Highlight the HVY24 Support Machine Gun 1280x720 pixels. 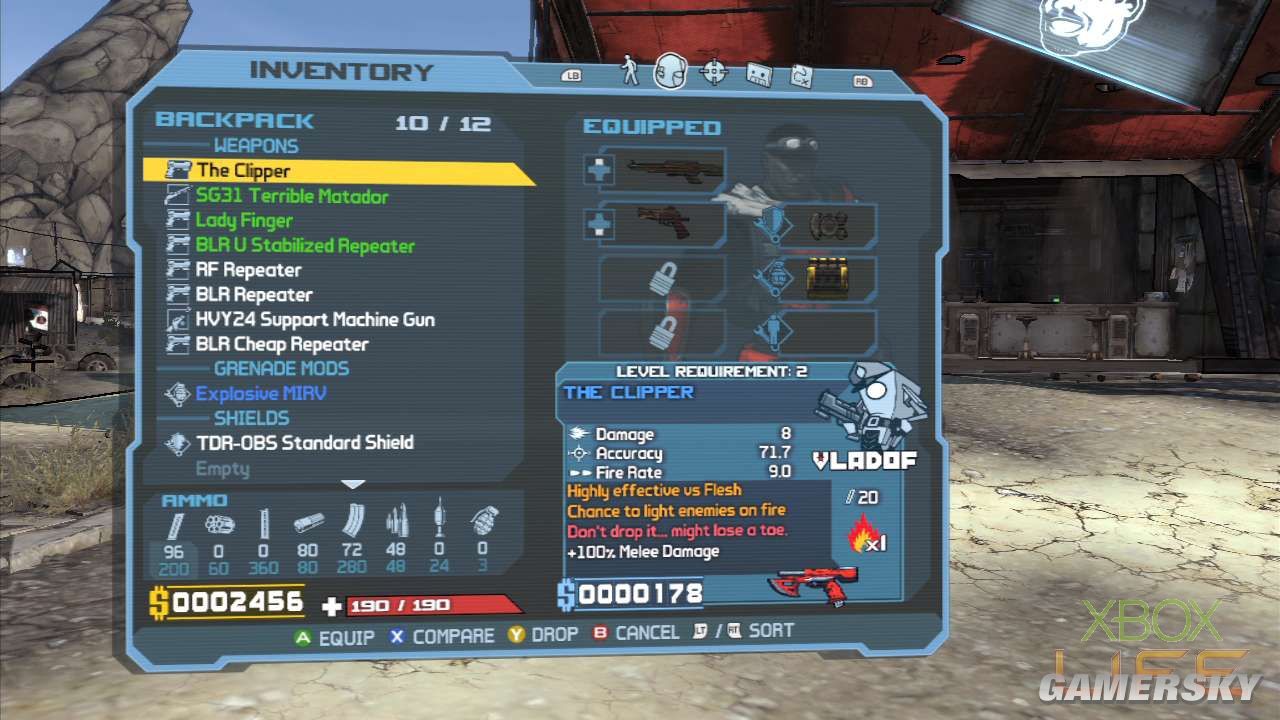click(x=315, y=320)
